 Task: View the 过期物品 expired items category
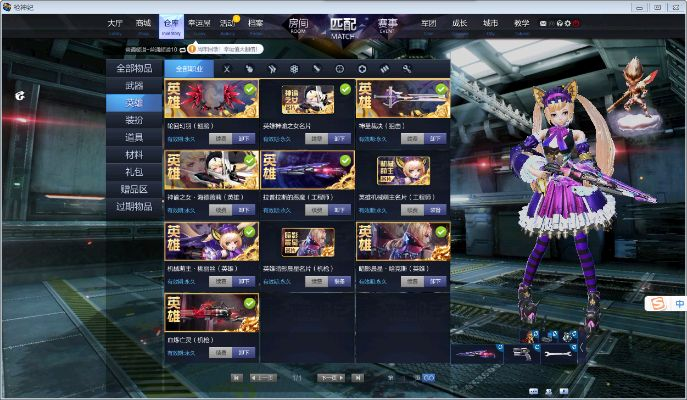click(x=134, y=206)
